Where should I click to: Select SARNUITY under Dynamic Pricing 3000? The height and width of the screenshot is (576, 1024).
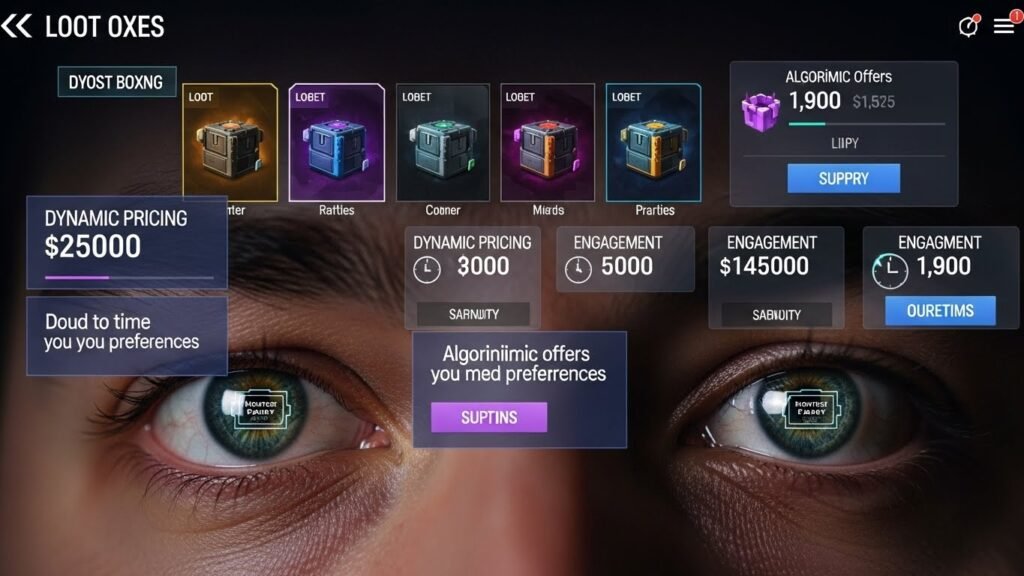(472, 314)
